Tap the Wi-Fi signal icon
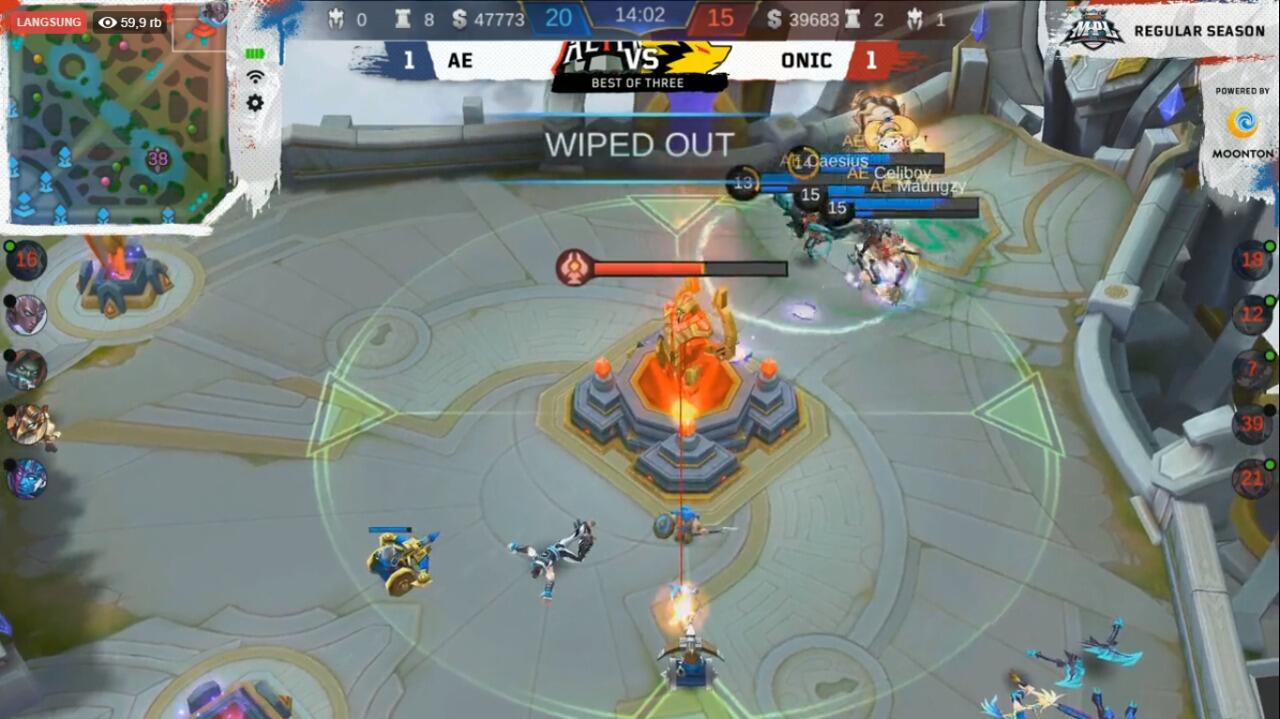The height and width of the screenshot is (719, 1280). (255, 77)
